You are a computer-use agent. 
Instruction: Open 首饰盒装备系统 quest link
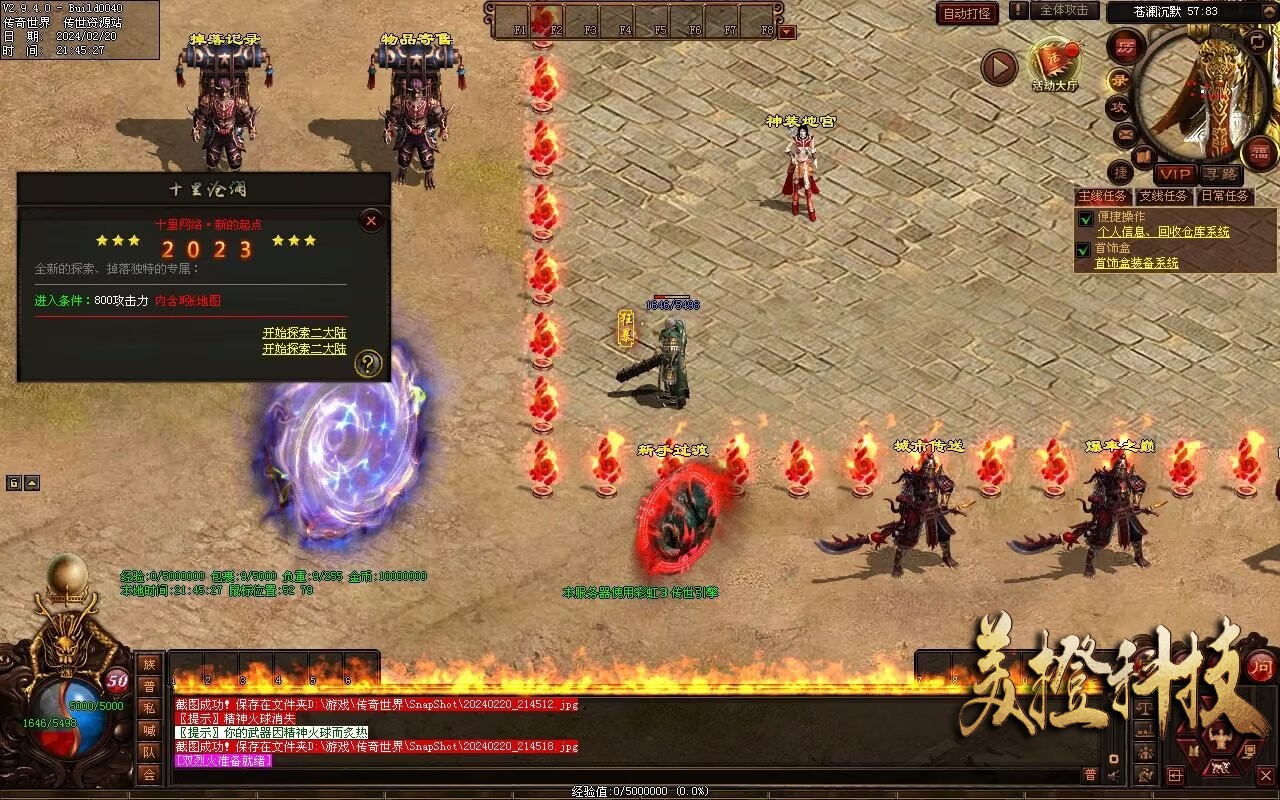1136,263
